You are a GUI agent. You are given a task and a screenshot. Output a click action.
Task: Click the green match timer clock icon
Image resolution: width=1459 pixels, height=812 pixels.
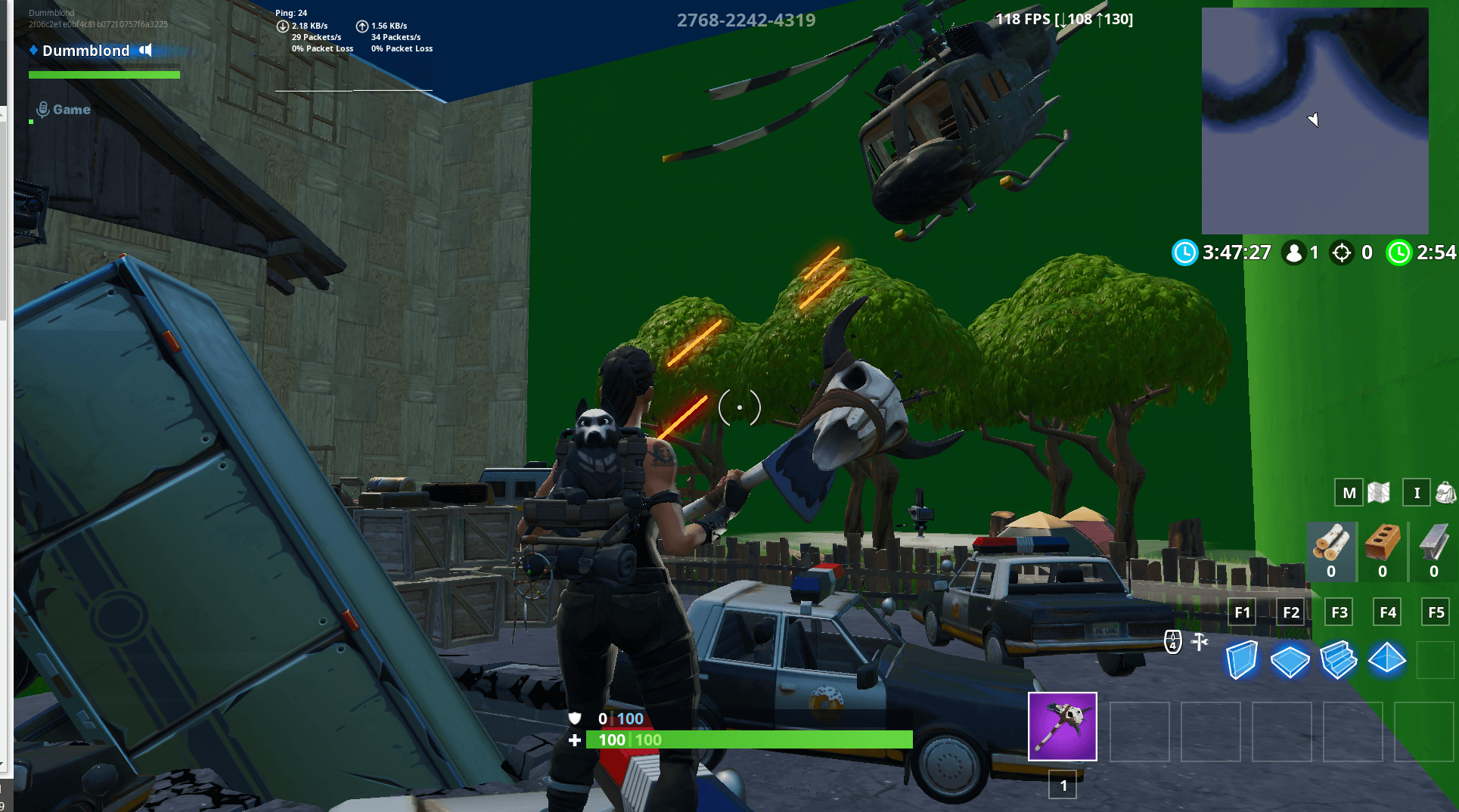click(1398, 253)
